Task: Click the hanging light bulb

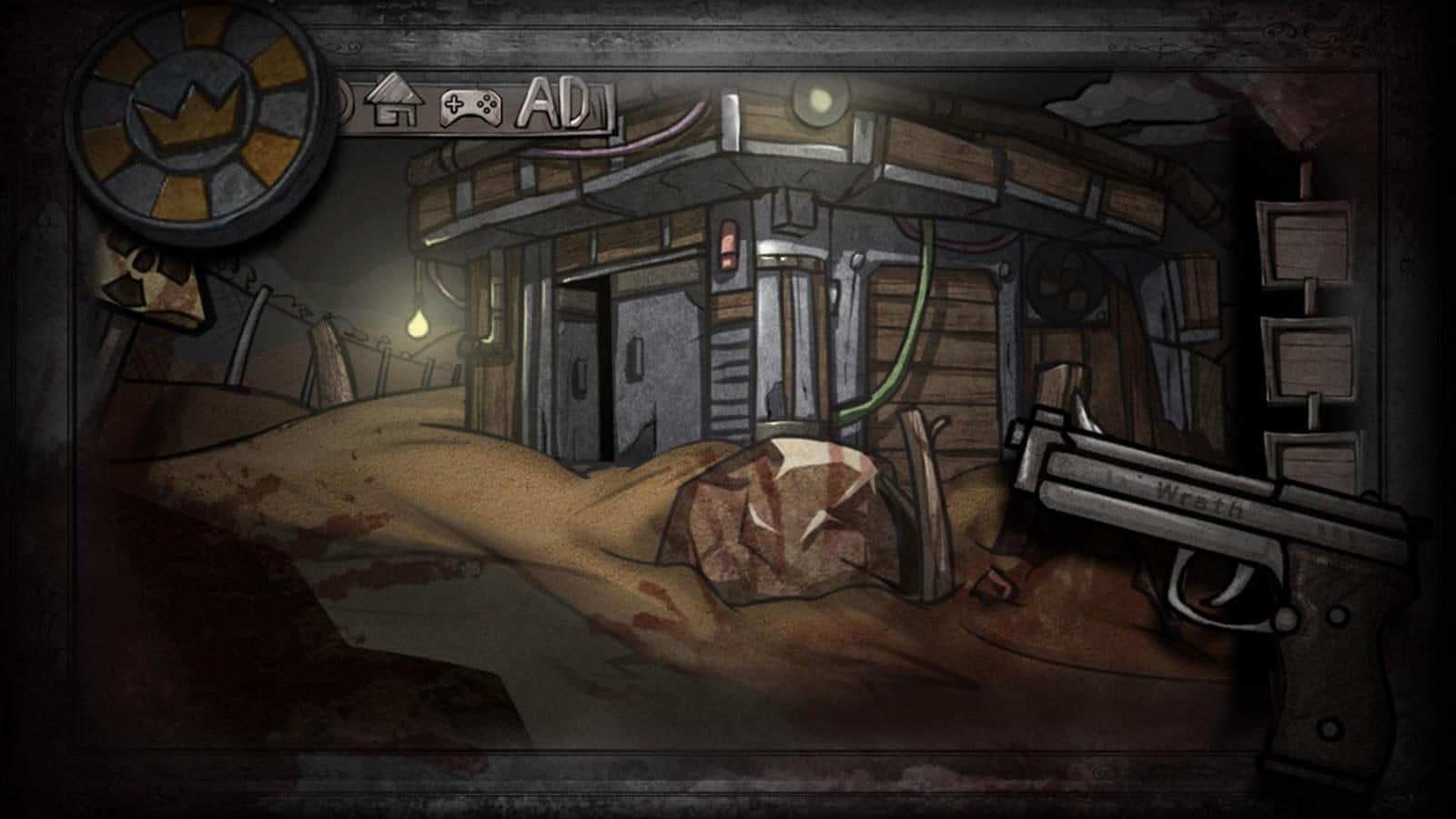Action: (x=419, y=326)
